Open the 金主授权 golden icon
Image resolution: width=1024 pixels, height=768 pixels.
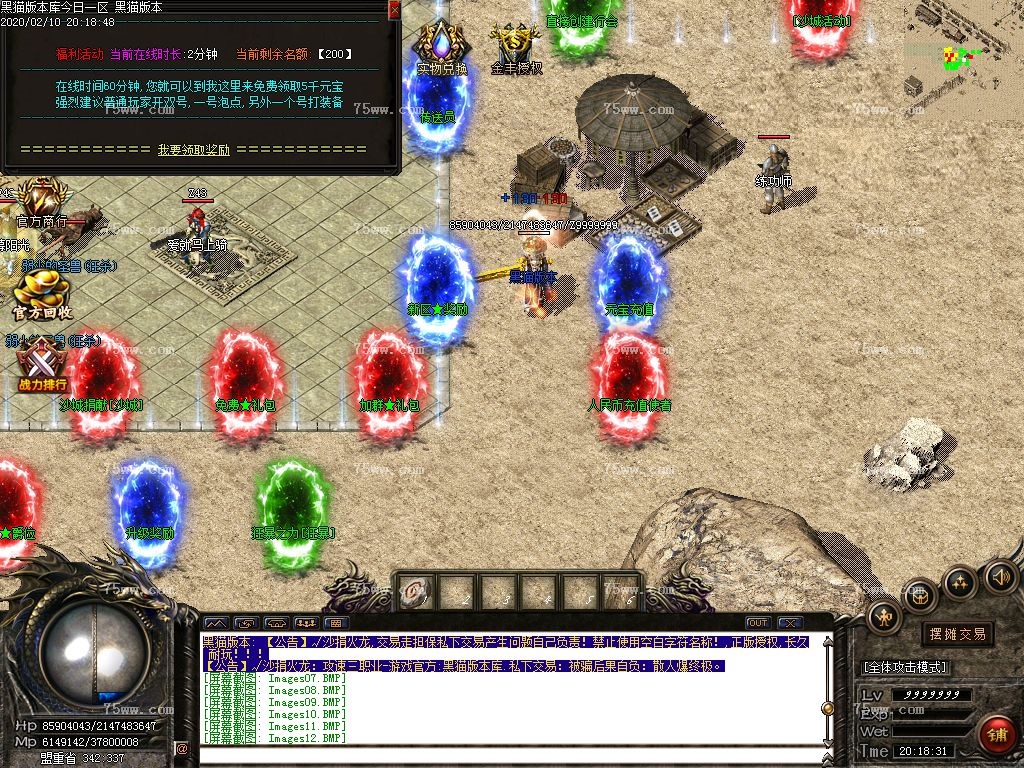(517, 47)
